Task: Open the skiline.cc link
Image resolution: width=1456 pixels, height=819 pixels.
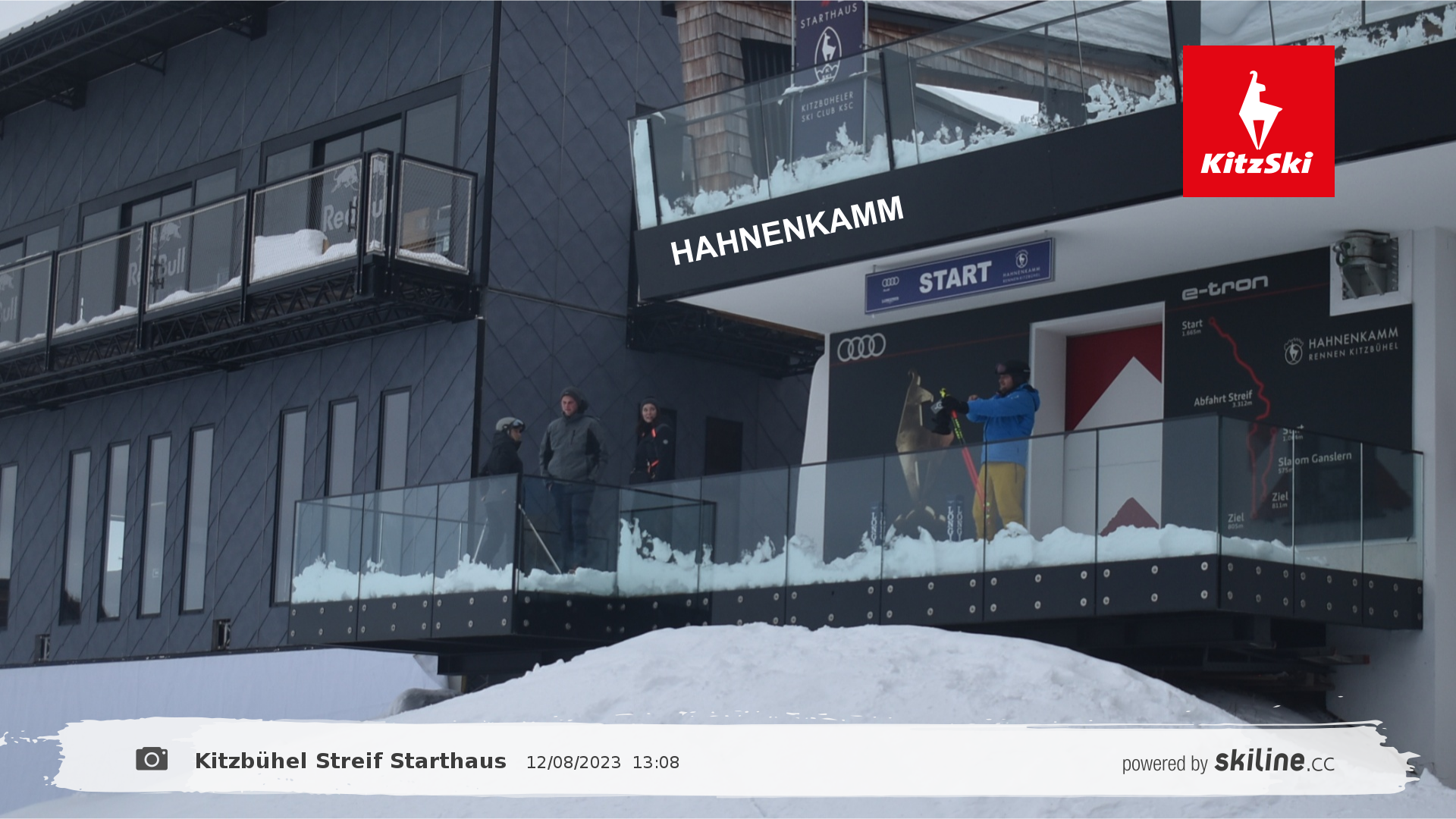Action: click(1274, 761)
